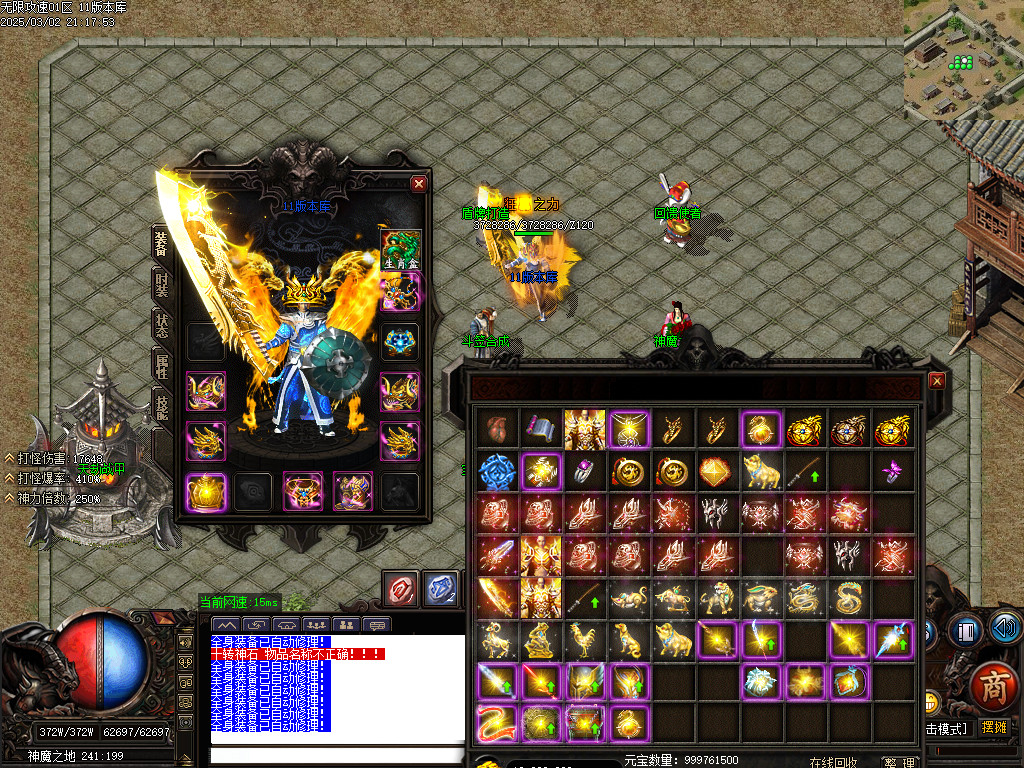
Task: Open the 商 shop button
Action: pos(993,685)
